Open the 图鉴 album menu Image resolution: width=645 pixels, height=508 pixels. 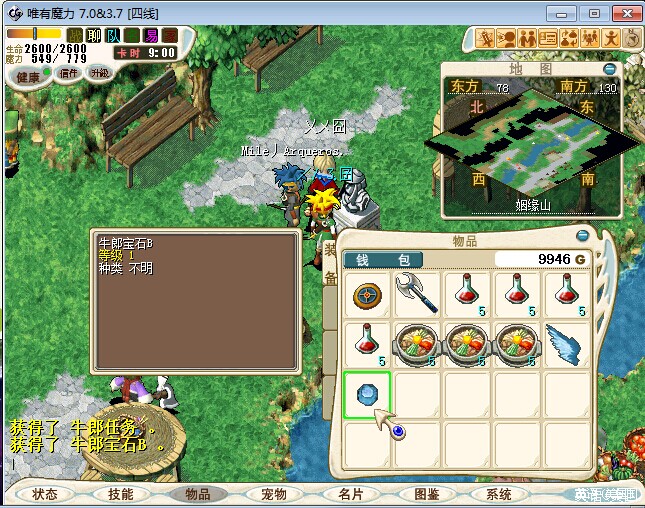pyautogui.click(x=426, y=494)
